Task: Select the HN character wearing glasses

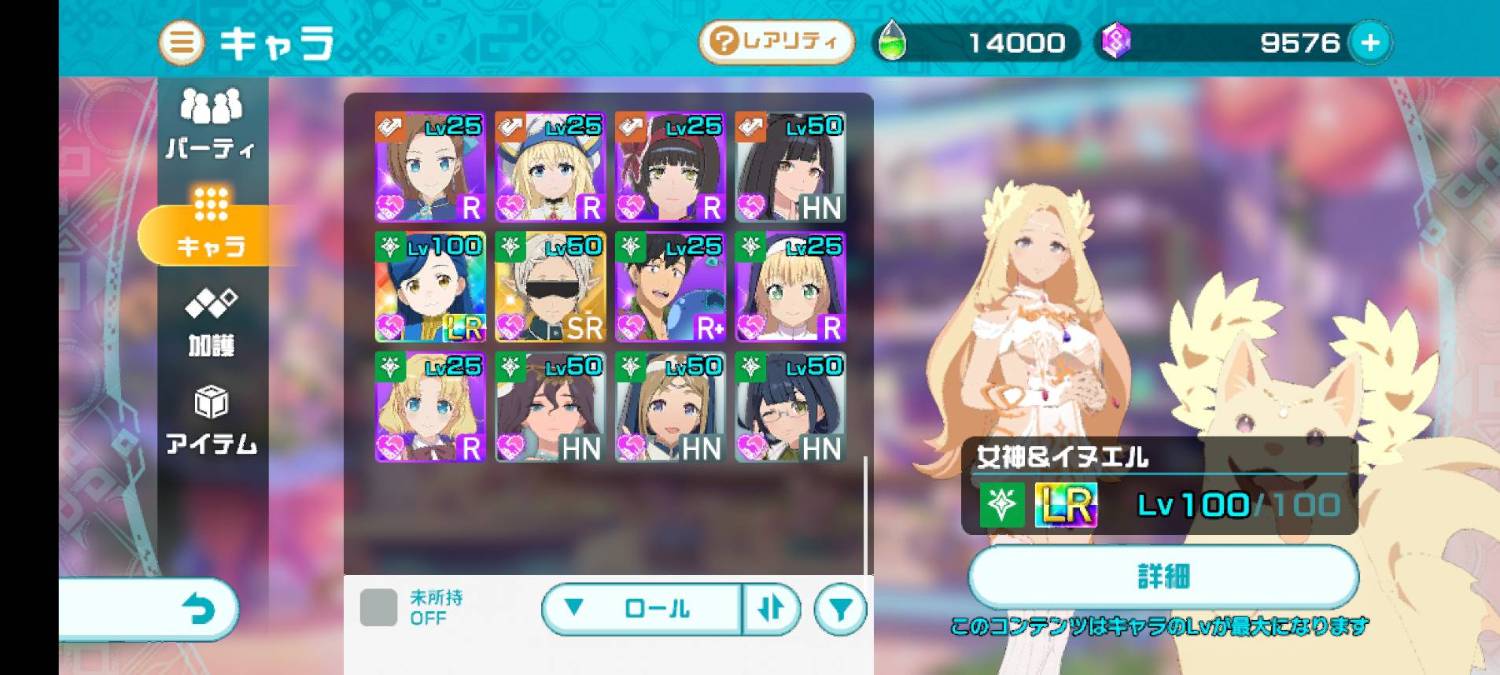Action: coord(790,407)
